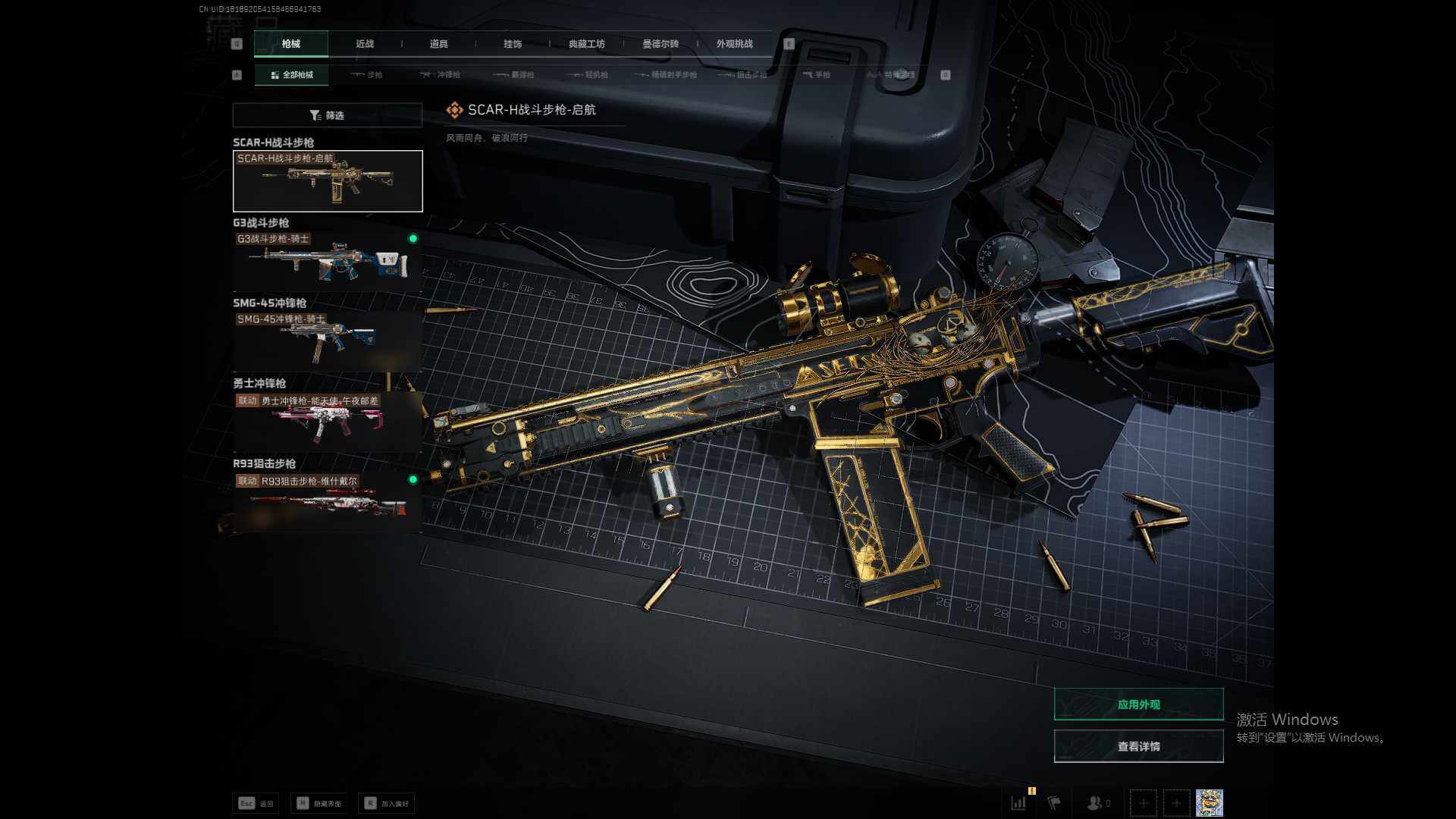Open the bar chart stats icon

coord(1019,802)
